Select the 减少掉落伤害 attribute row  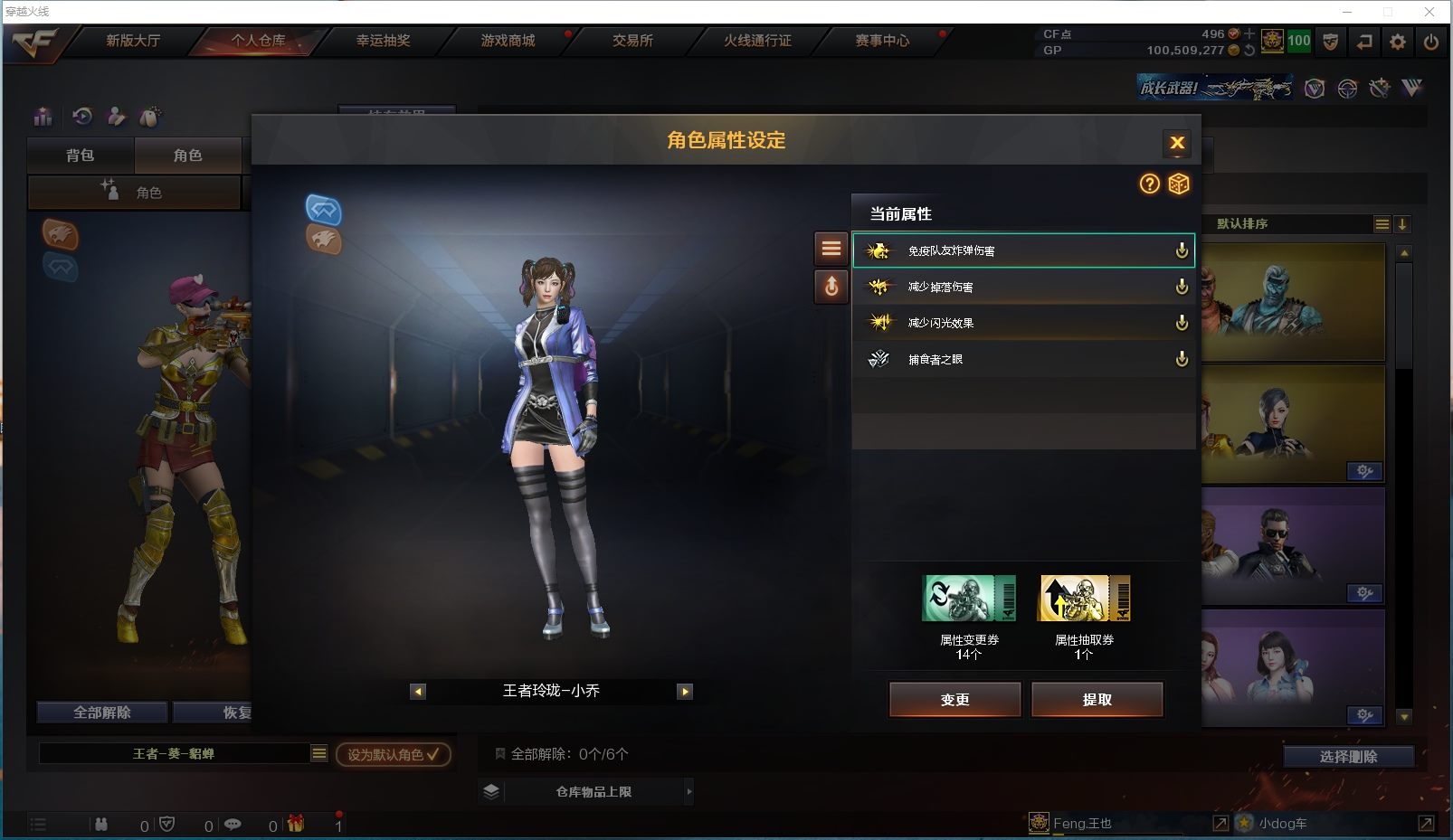coord(1022,287)
